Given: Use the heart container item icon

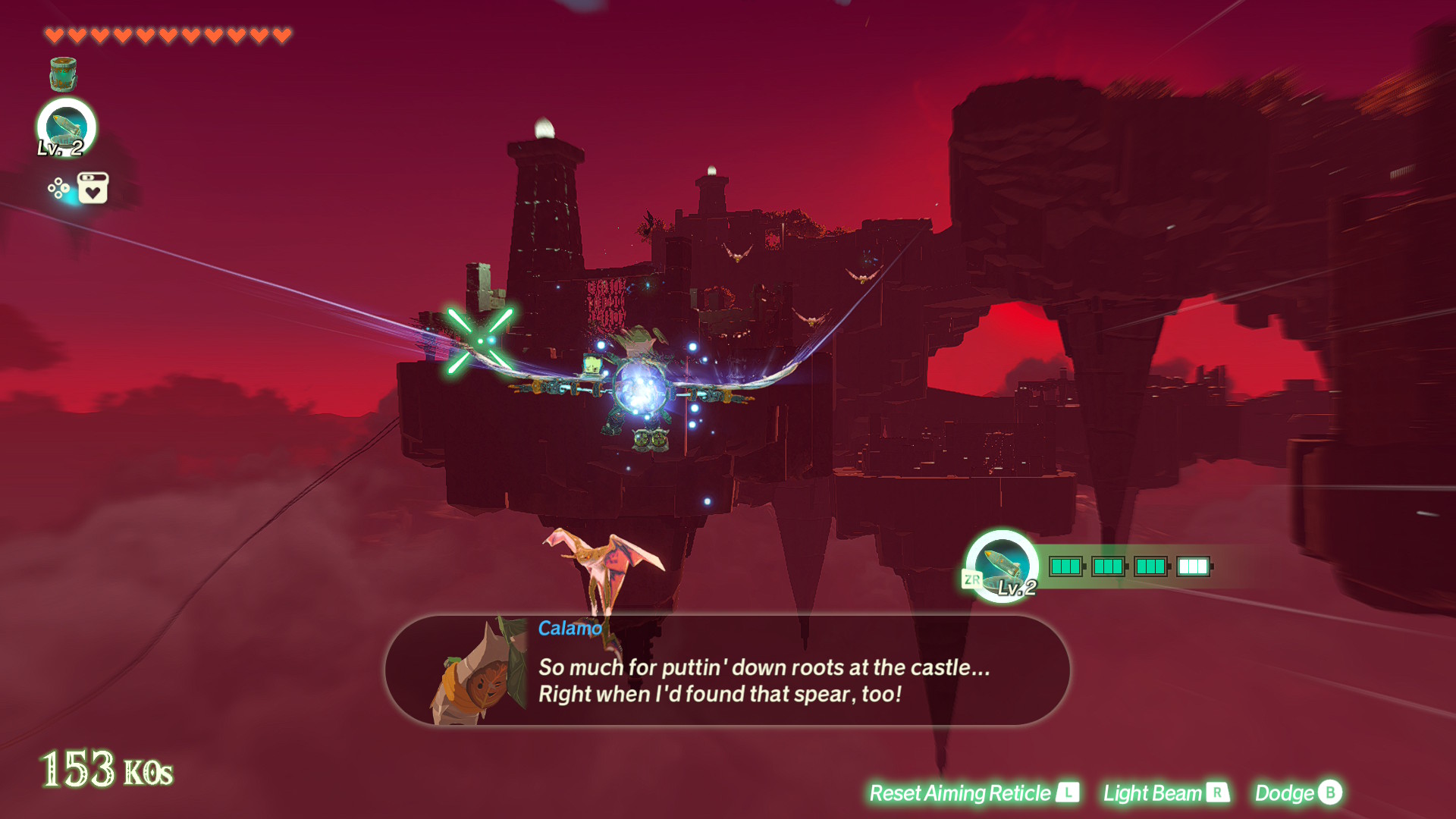Looking at the screenshot, I should click(93, 188).
